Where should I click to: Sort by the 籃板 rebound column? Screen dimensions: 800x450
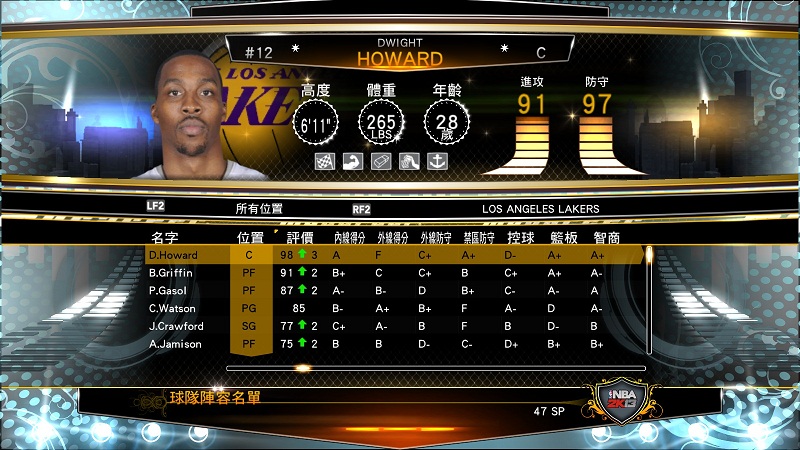click(563, 238)
